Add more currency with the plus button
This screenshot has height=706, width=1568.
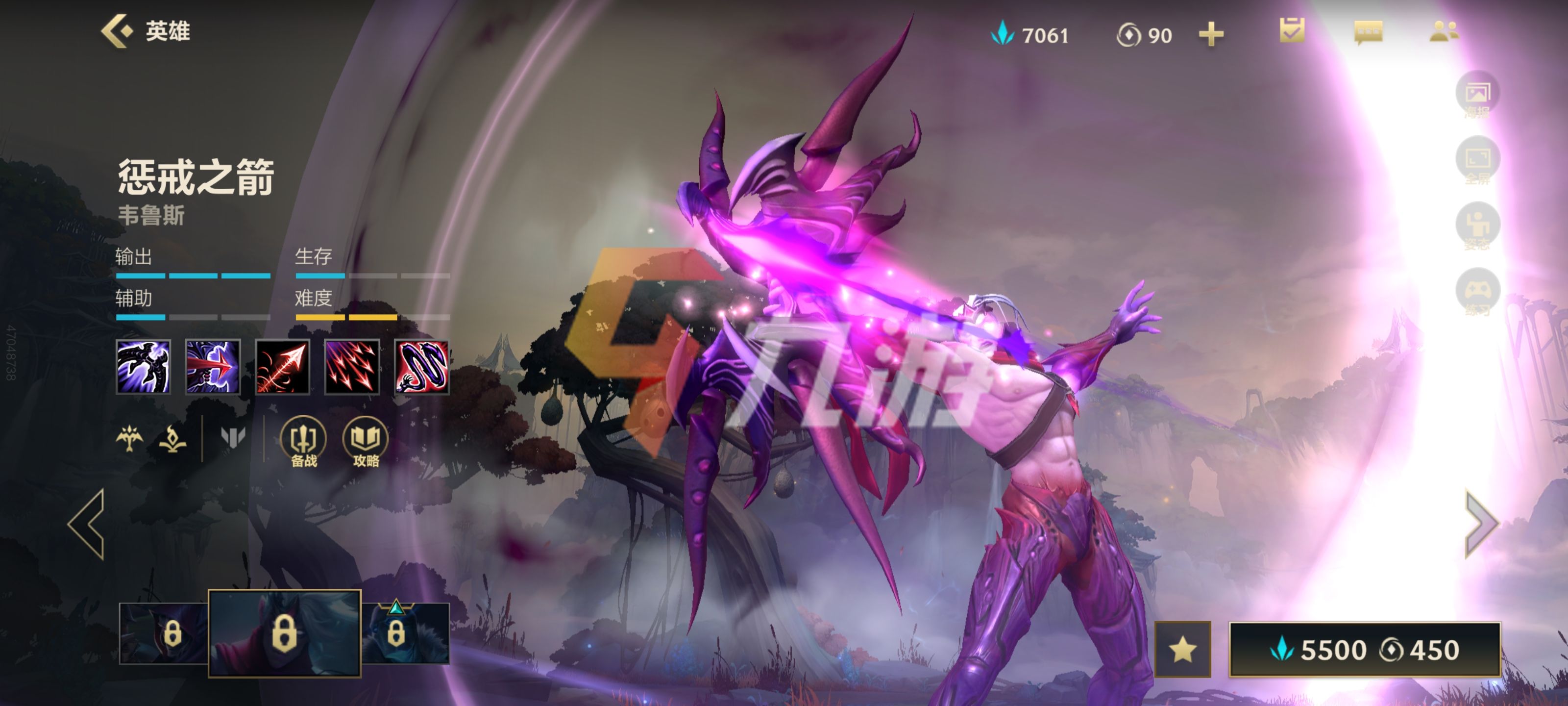[x=1211, y=34]
